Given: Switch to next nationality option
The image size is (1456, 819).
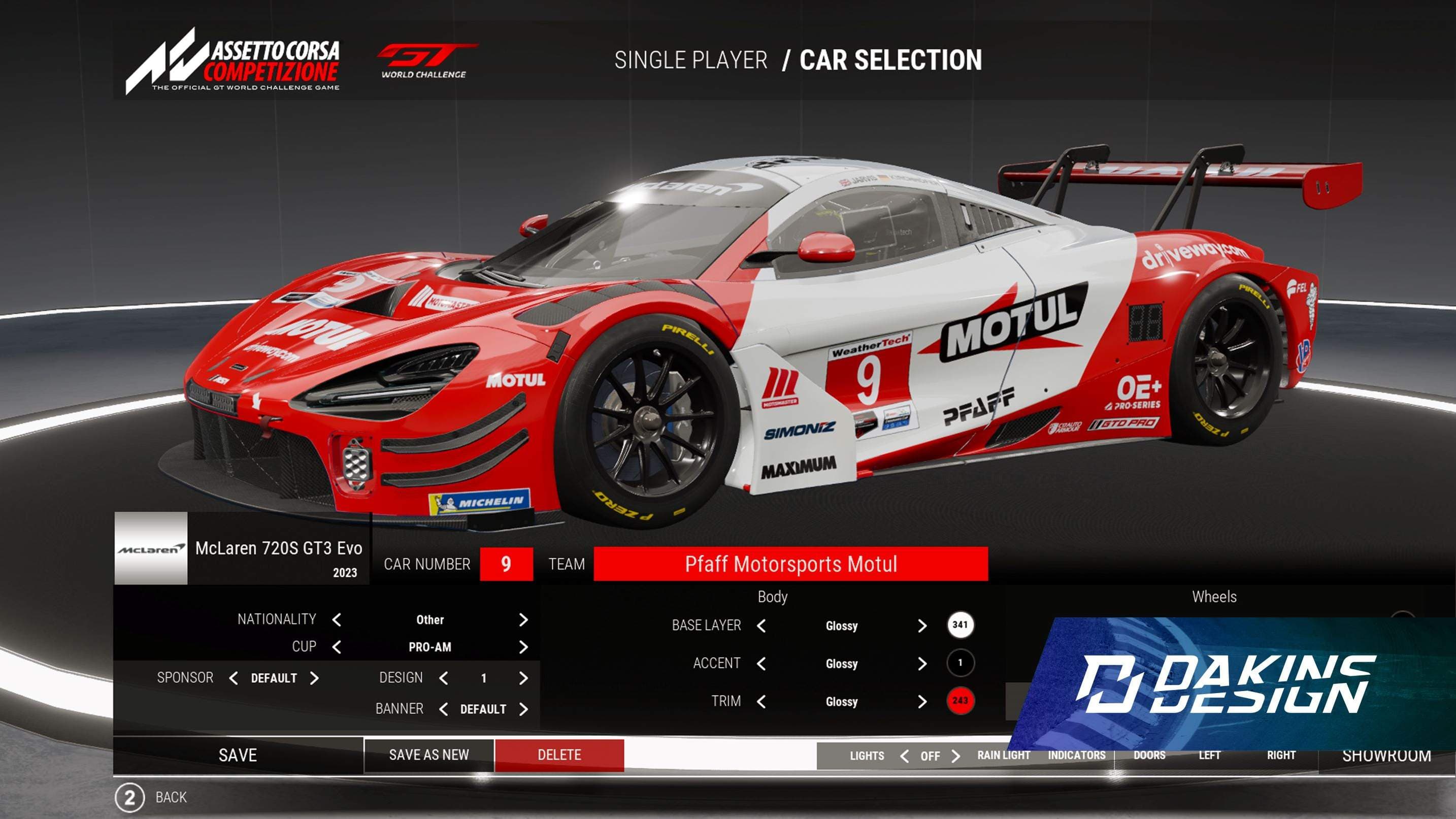Looking at the screenshot, I should coord(523,620).
